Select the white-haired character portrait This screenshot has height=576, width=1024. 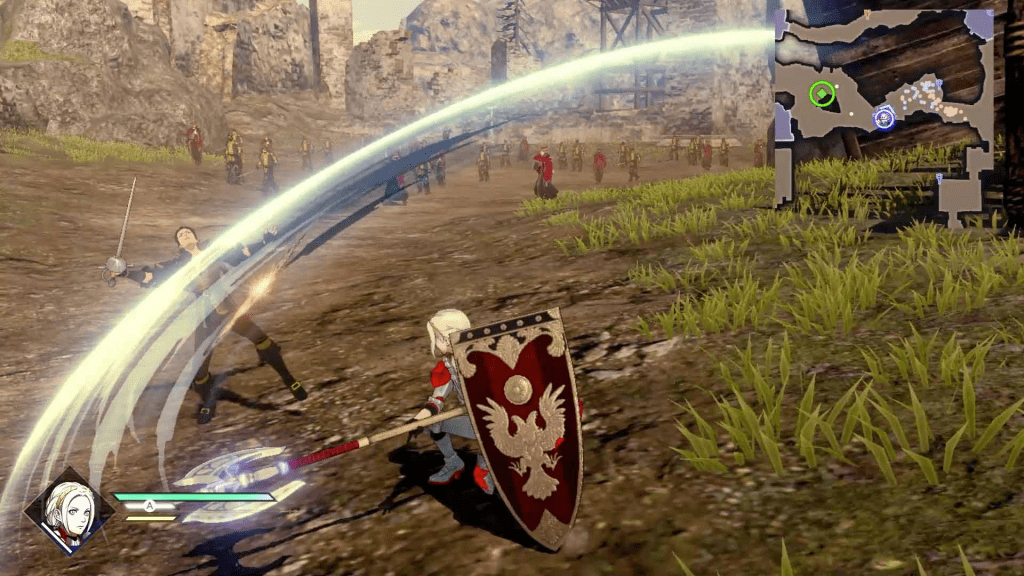[69, 511]
